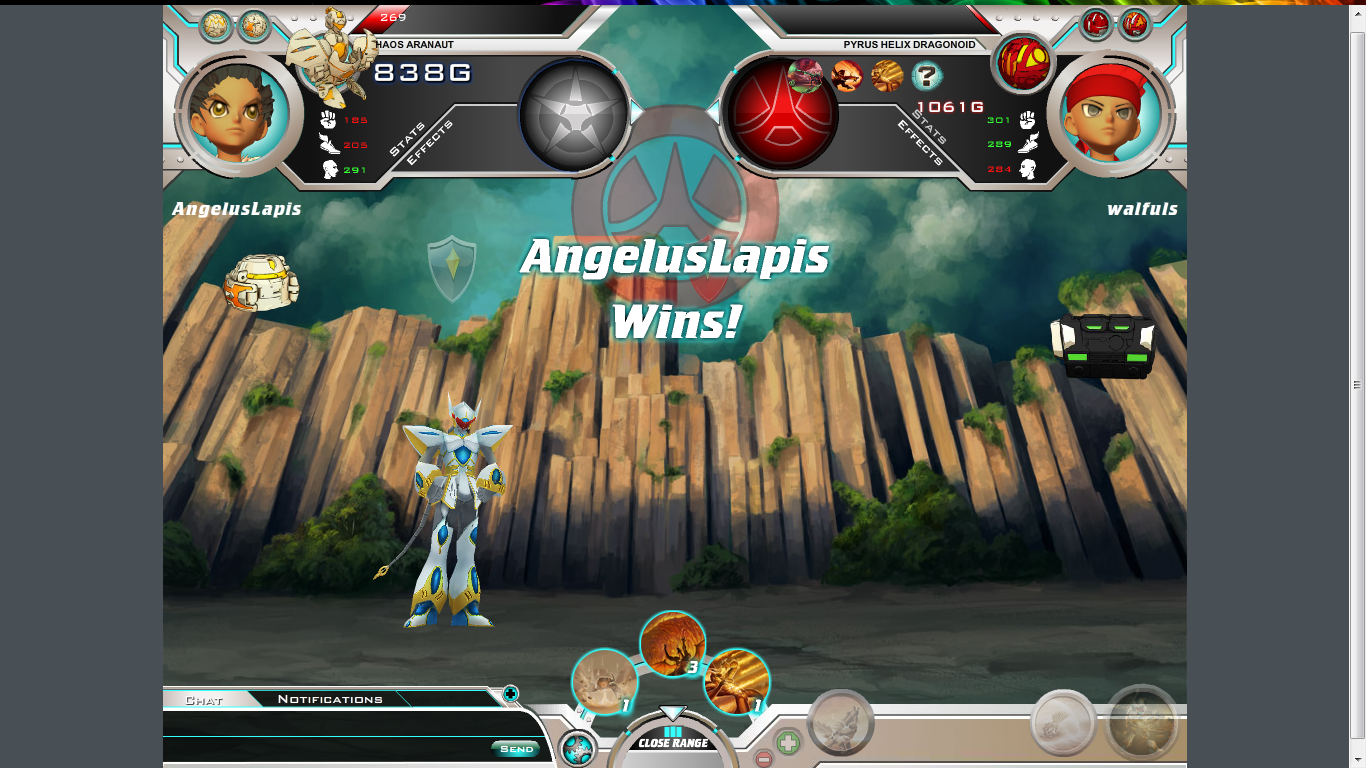Viewport: 1366px width, 768px height.
Task: Toggle the Close Range selector
Action: pos(673,743)
